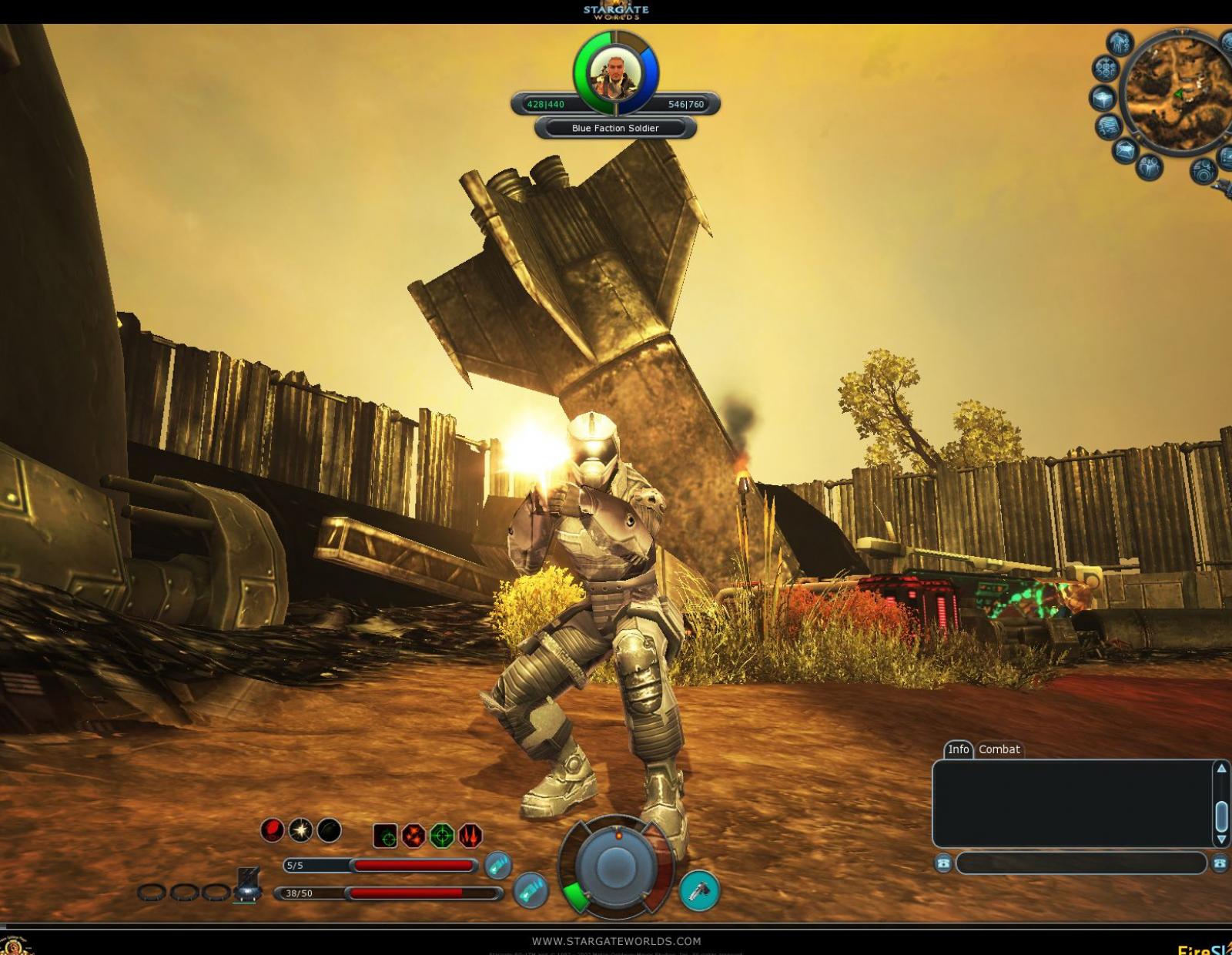Switch to the Info tab
This screenshot has width=1232, height=955.
[960, 749]
